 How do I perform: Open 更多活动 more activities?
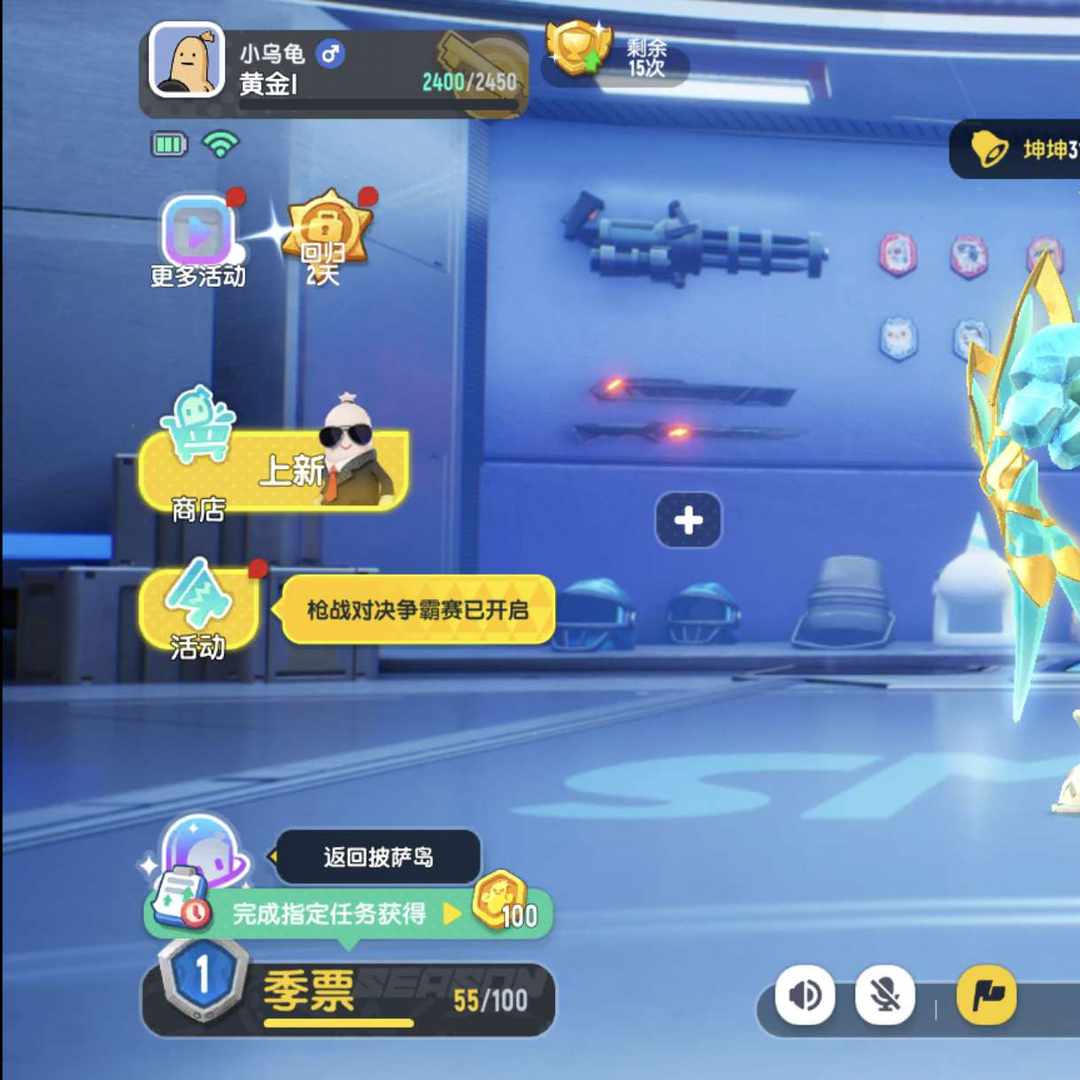pos(198,234)
